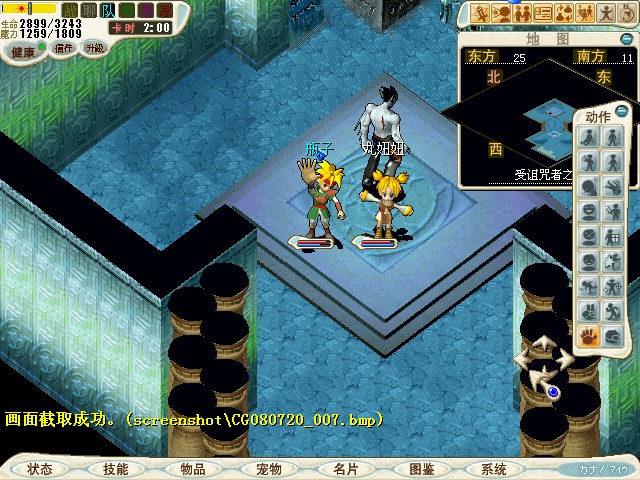Open the 系统 system menu
This screenshot has height=480, width=640.
[494, 469]
